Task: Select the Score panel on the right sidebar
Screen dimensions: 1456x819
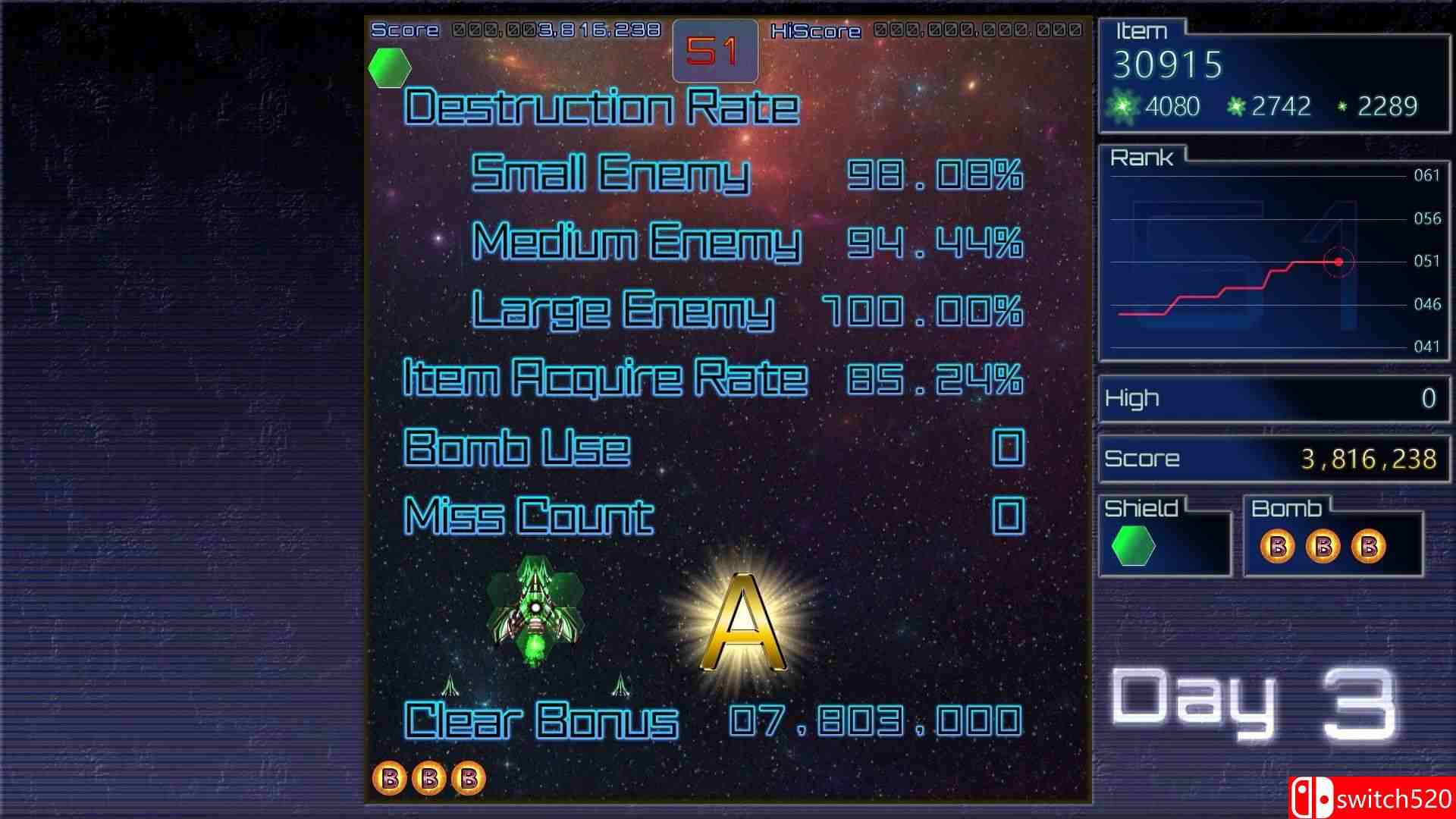Action: click(1272, 459)
